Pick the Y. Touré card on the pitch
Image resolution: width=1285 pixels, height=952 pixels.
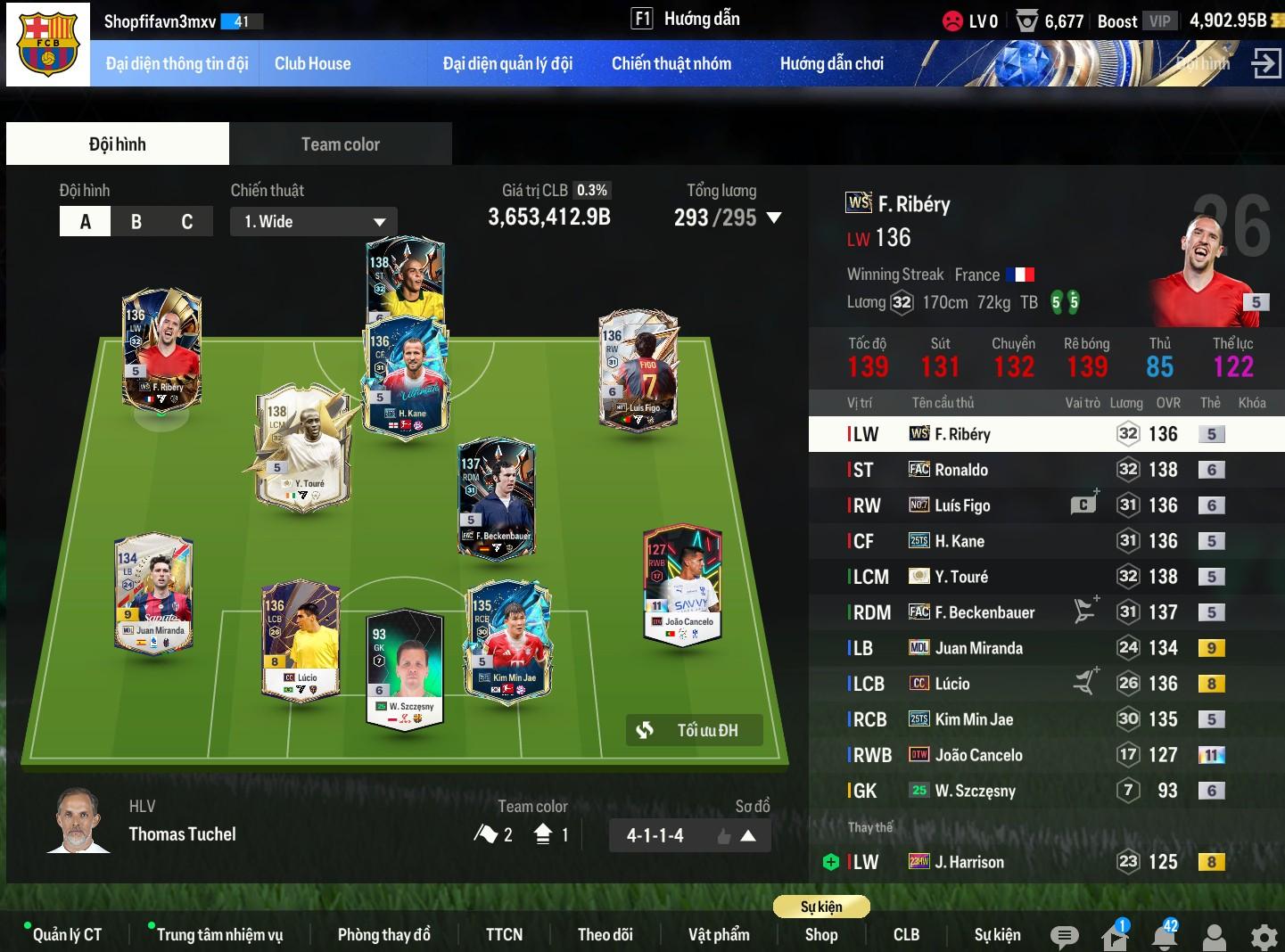[x=301, y=447]
